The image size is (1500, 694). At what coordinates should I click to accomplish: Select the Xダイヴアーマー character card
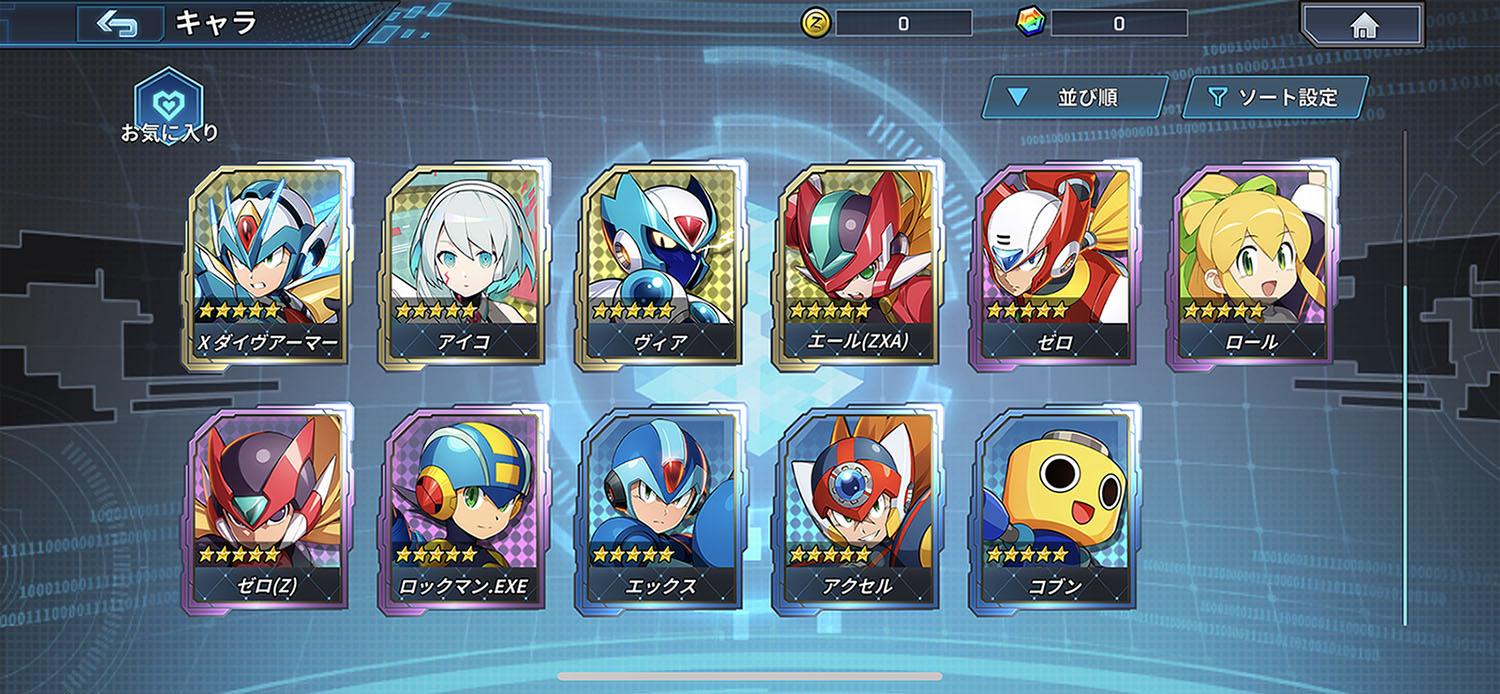coord(266,265)
